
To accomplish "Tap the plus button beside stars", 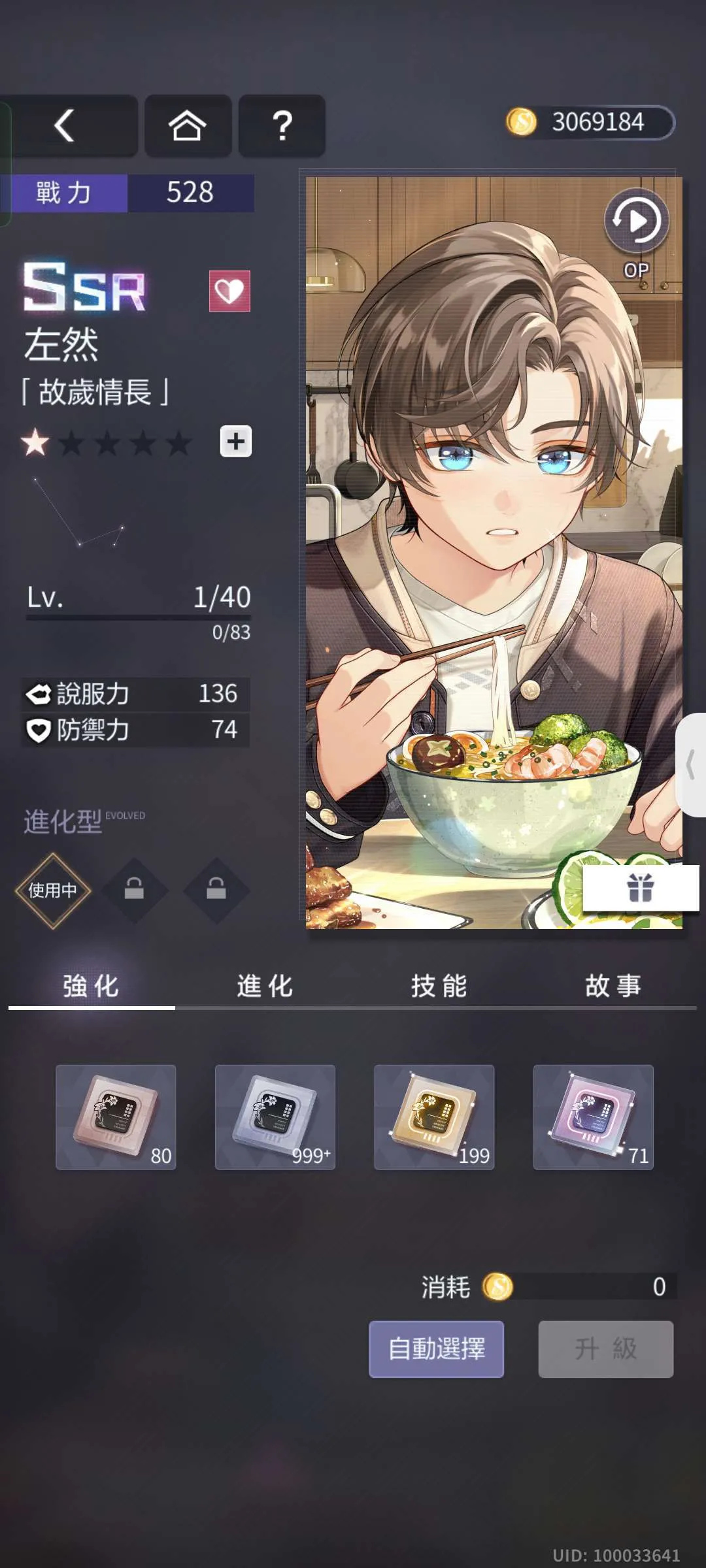I will (x=236, y=442).
